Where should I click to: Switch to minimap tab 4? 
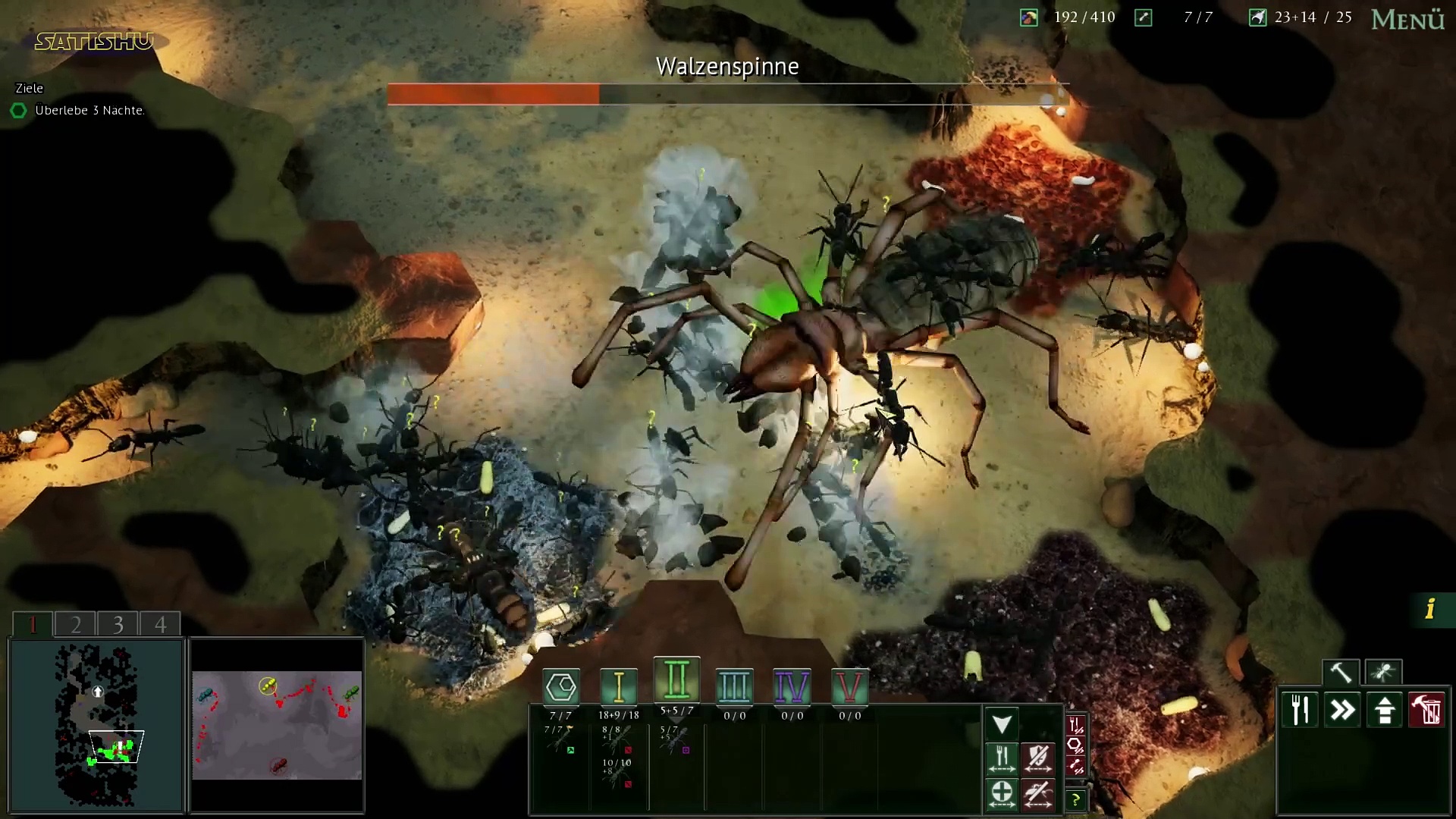[x=161, y=624]
